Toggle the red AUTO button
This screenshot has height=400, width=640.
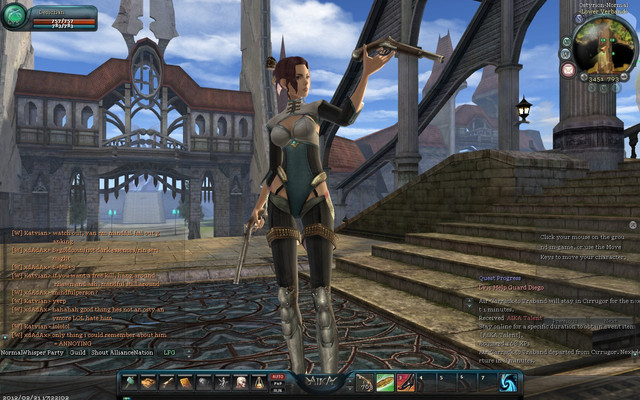pos(278,377)
